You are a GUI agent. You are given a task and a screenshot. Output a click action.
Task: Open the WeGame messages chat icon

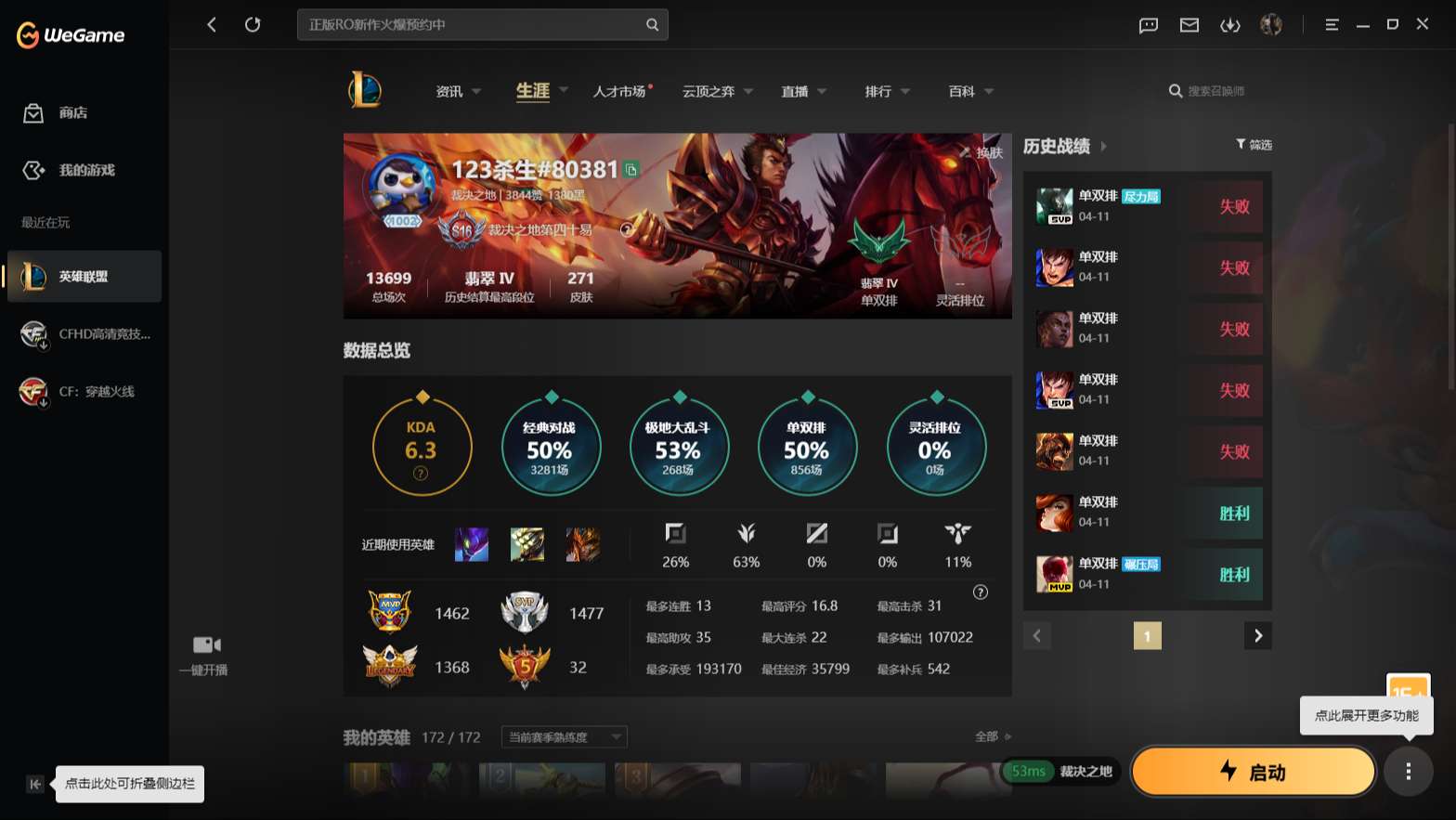coord(1148,25)
